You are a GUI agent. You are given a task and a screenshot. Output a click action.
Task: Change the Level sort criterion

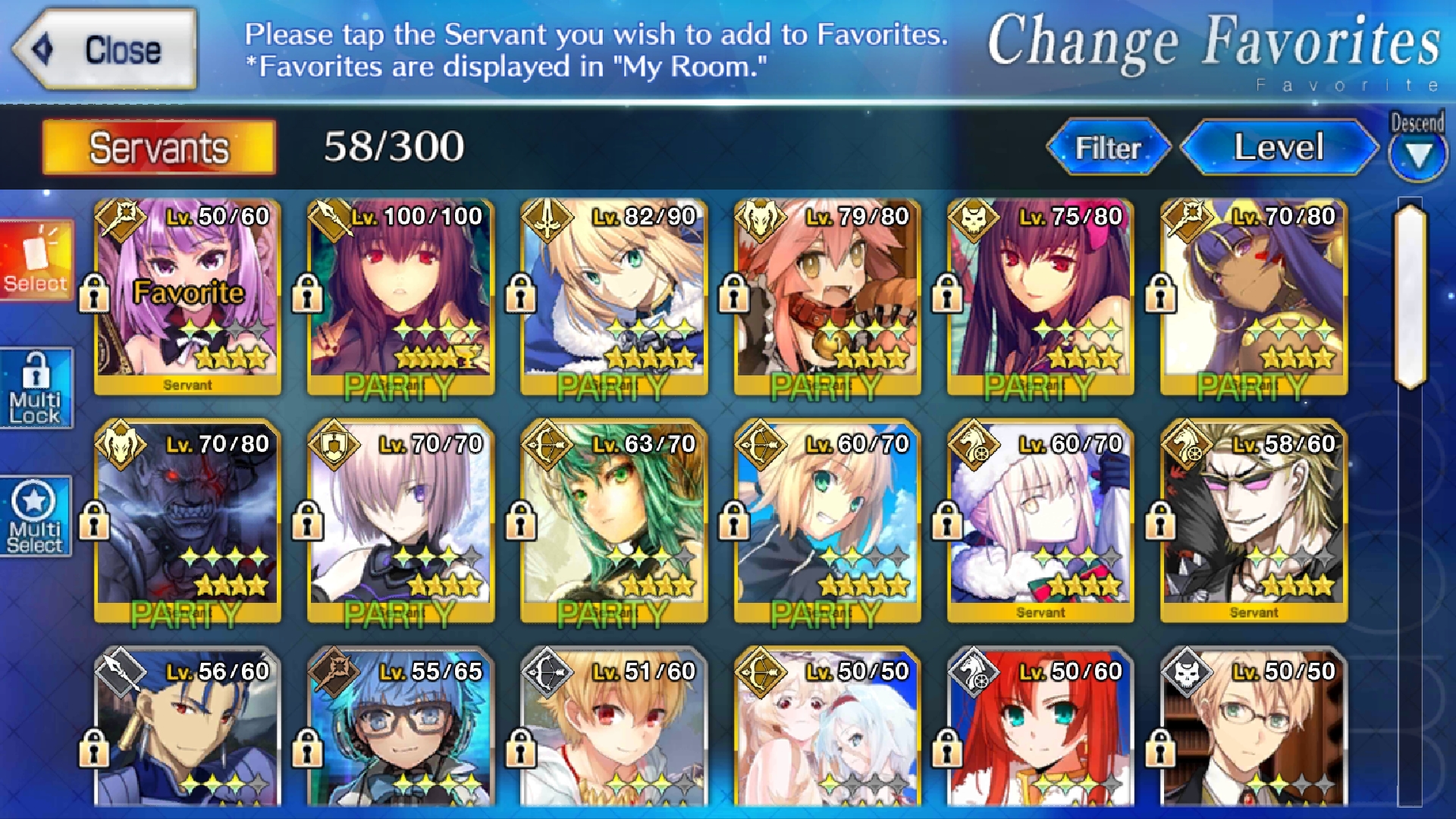click(1279, 147)
